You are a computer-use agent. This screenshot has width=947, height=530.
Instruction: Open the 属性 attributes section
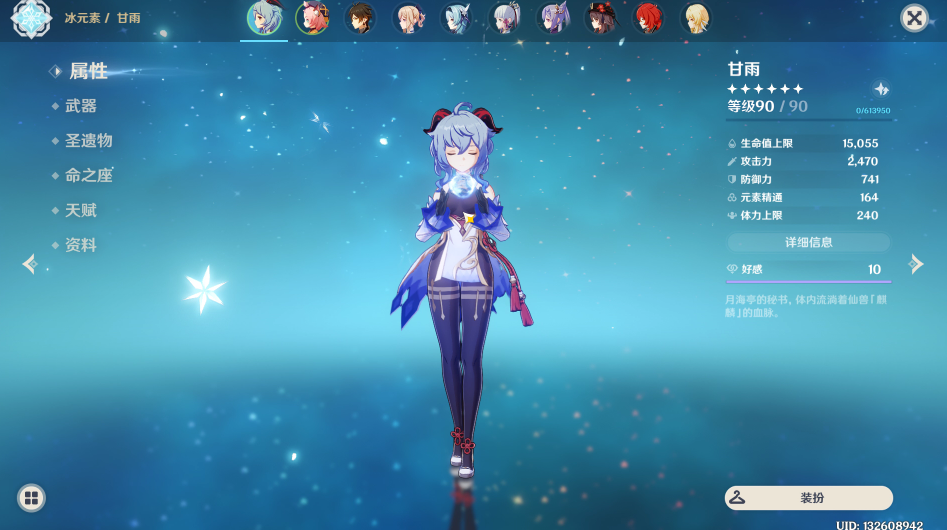[87, 71]
